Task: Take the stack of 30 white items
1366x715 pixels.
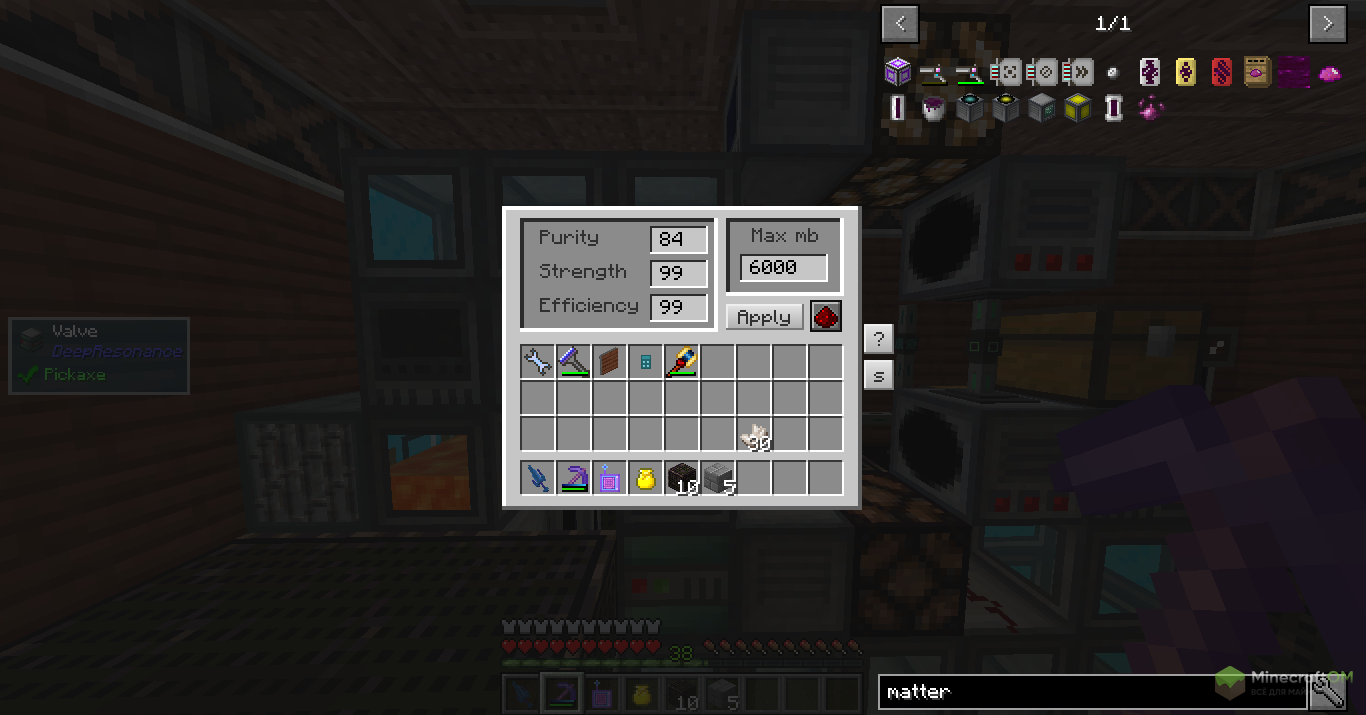Action: [753, 435]
